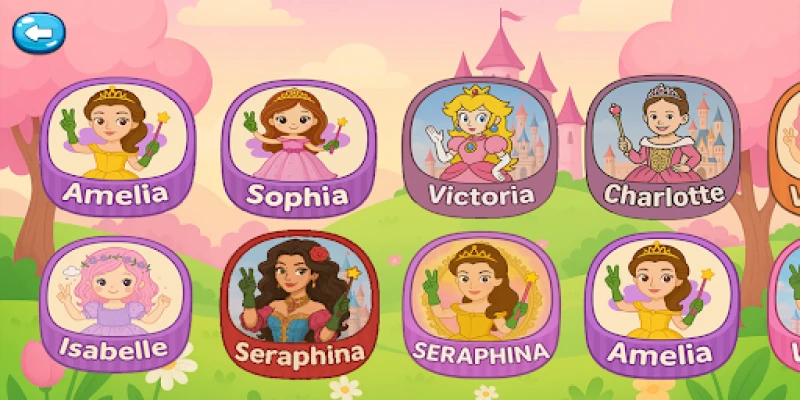The width and height of the screenshot is (800, 400).
Task: Pick the Charlotte princess tile
Action: (x=663, y=147)
